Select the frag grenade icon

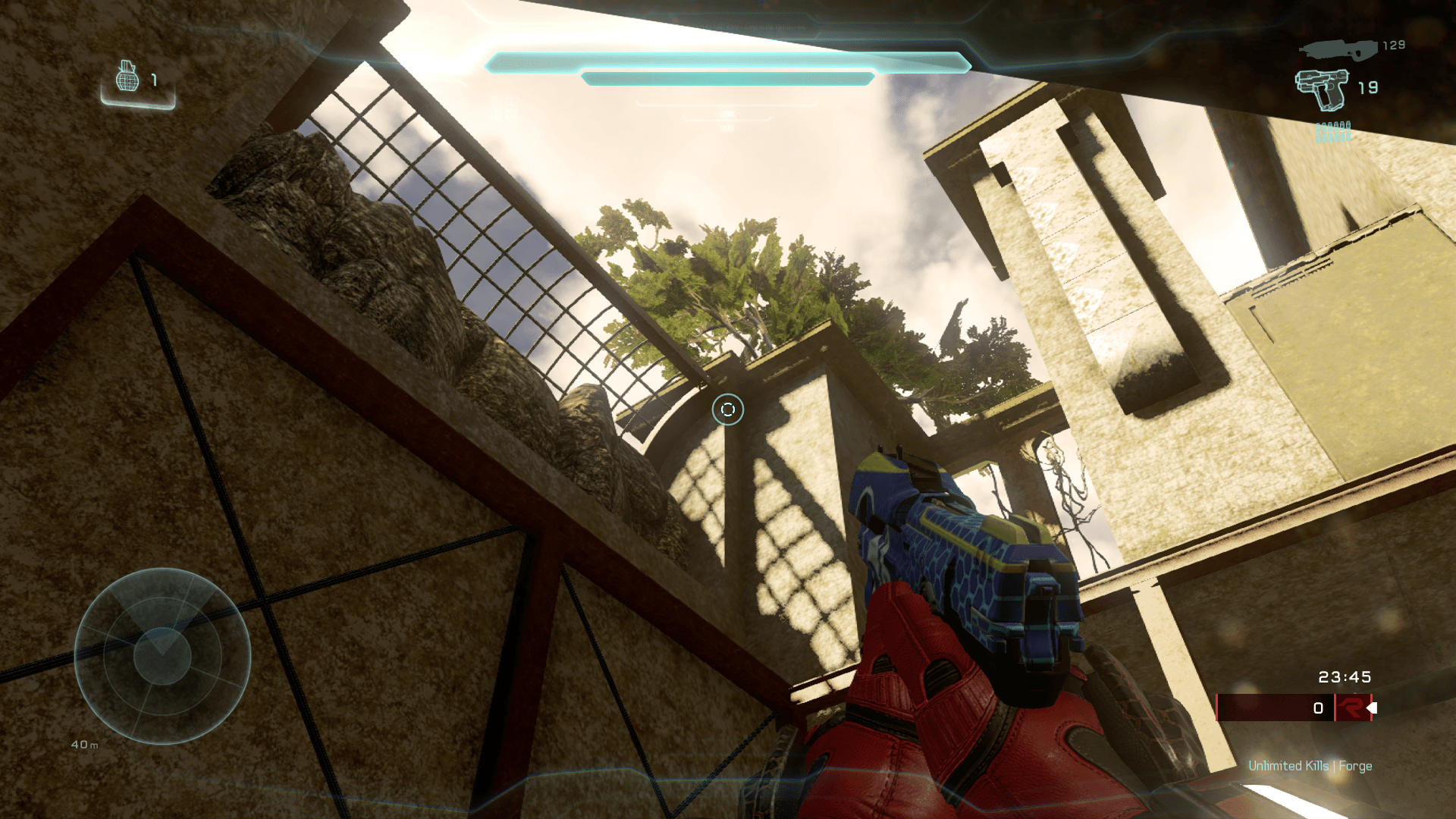point(127,77)
